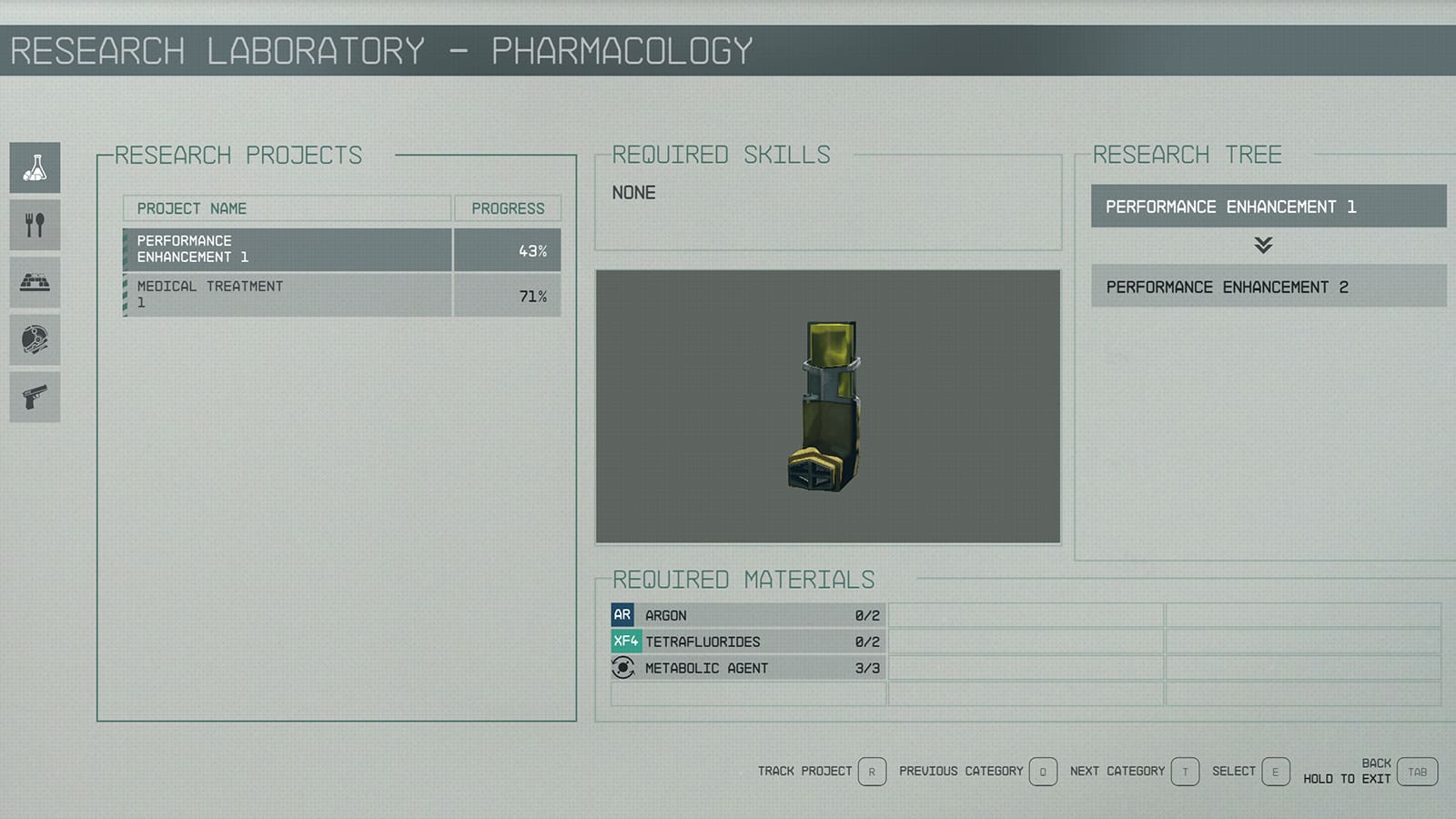Click the Metabolic Agent material row
Viewport: 1456px width, 819px height.
click(x=747, y=668)
